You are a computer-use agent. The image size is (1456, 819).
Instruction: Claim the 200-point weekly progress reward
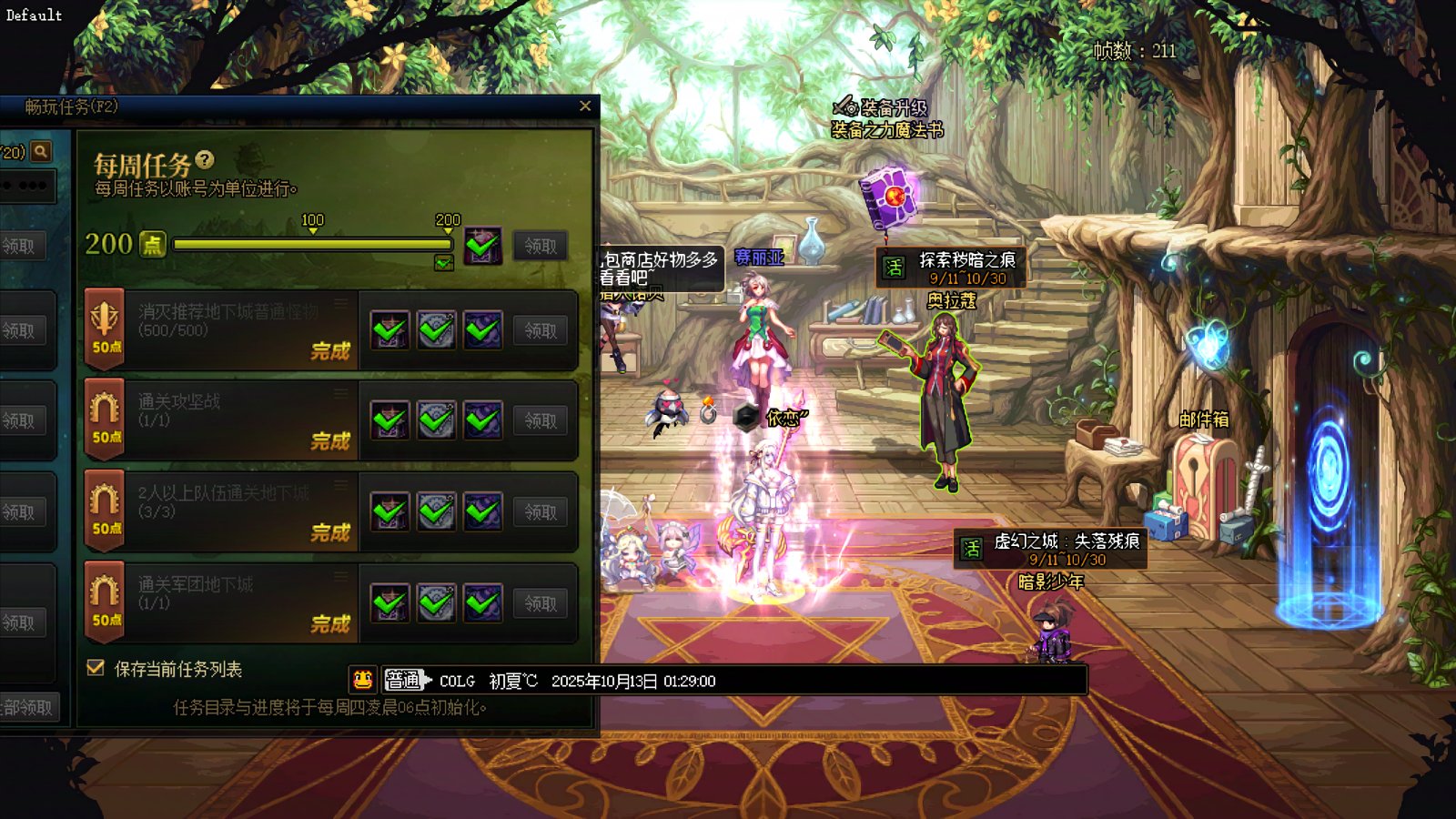(540, 246)
